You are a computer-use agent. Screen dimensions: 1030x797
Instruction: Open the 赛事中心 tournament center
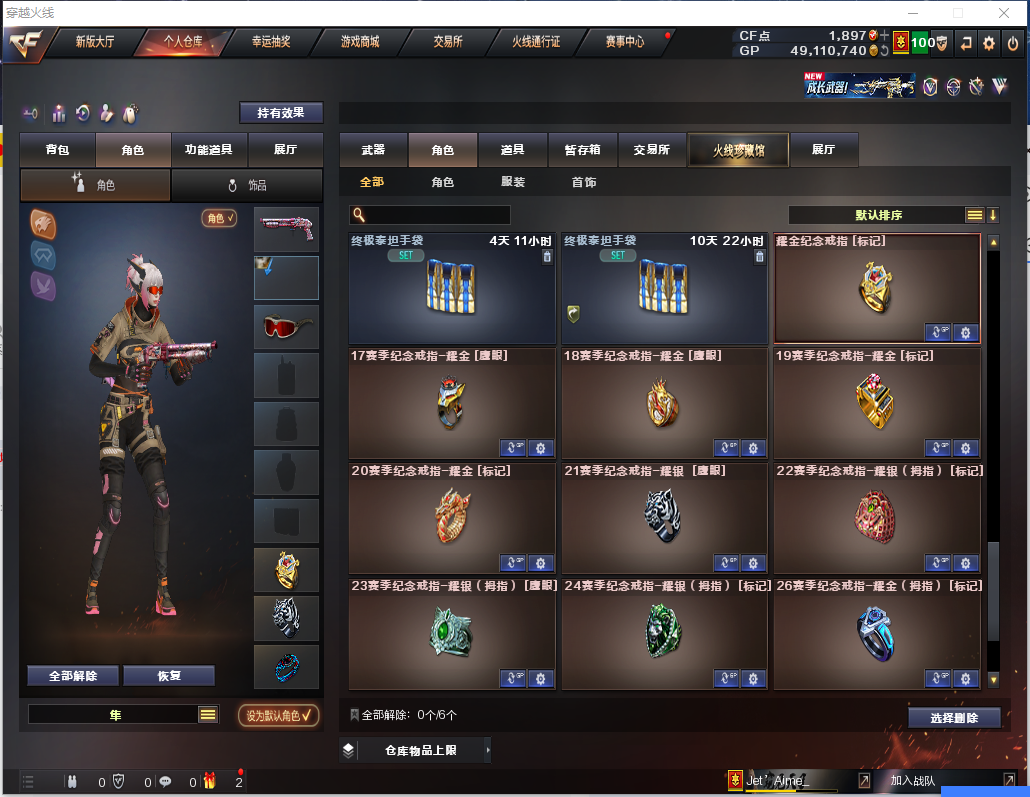(624, 42)
